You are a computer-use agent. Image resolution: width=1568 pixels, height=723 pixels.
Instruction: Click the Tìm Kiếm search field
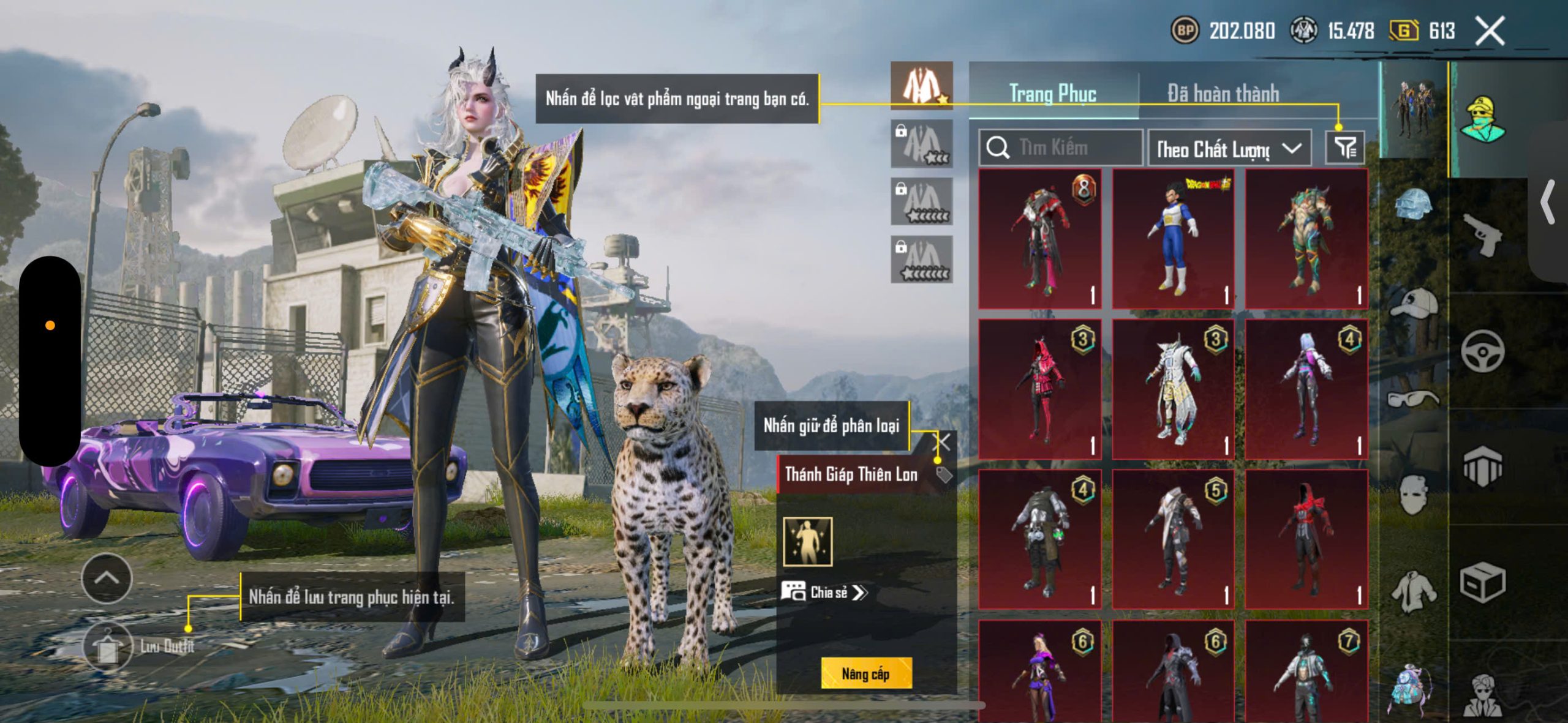tap(1061, 148)
